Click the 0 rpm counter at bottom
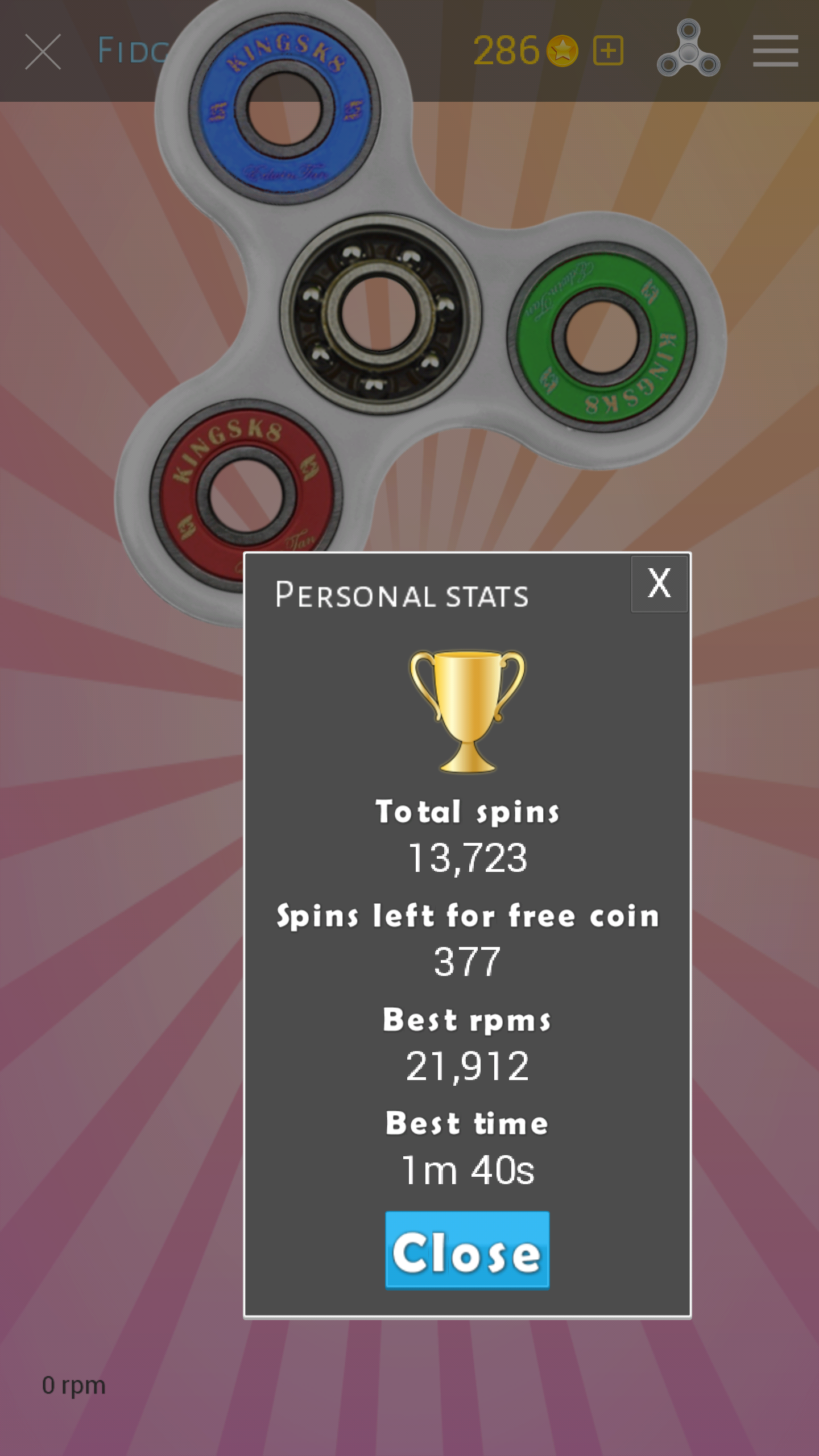The height and width of the screenshot is (1456, 819). pos(73,1384)
